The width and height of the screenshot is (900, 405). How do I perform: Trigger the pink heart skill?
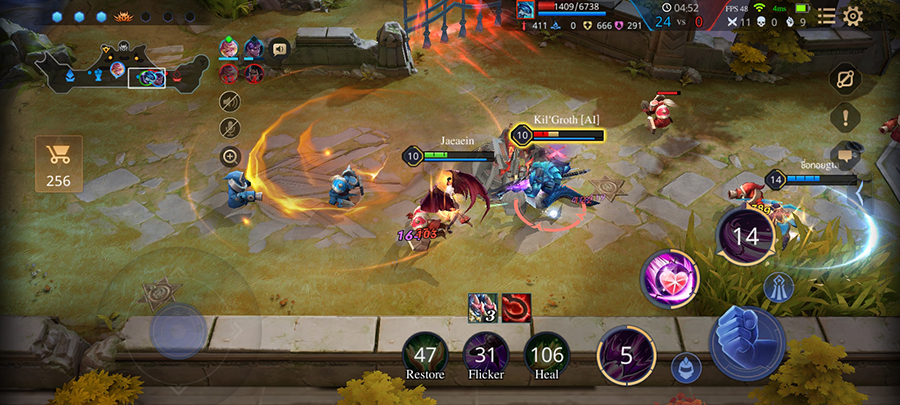tap(668, 278)
